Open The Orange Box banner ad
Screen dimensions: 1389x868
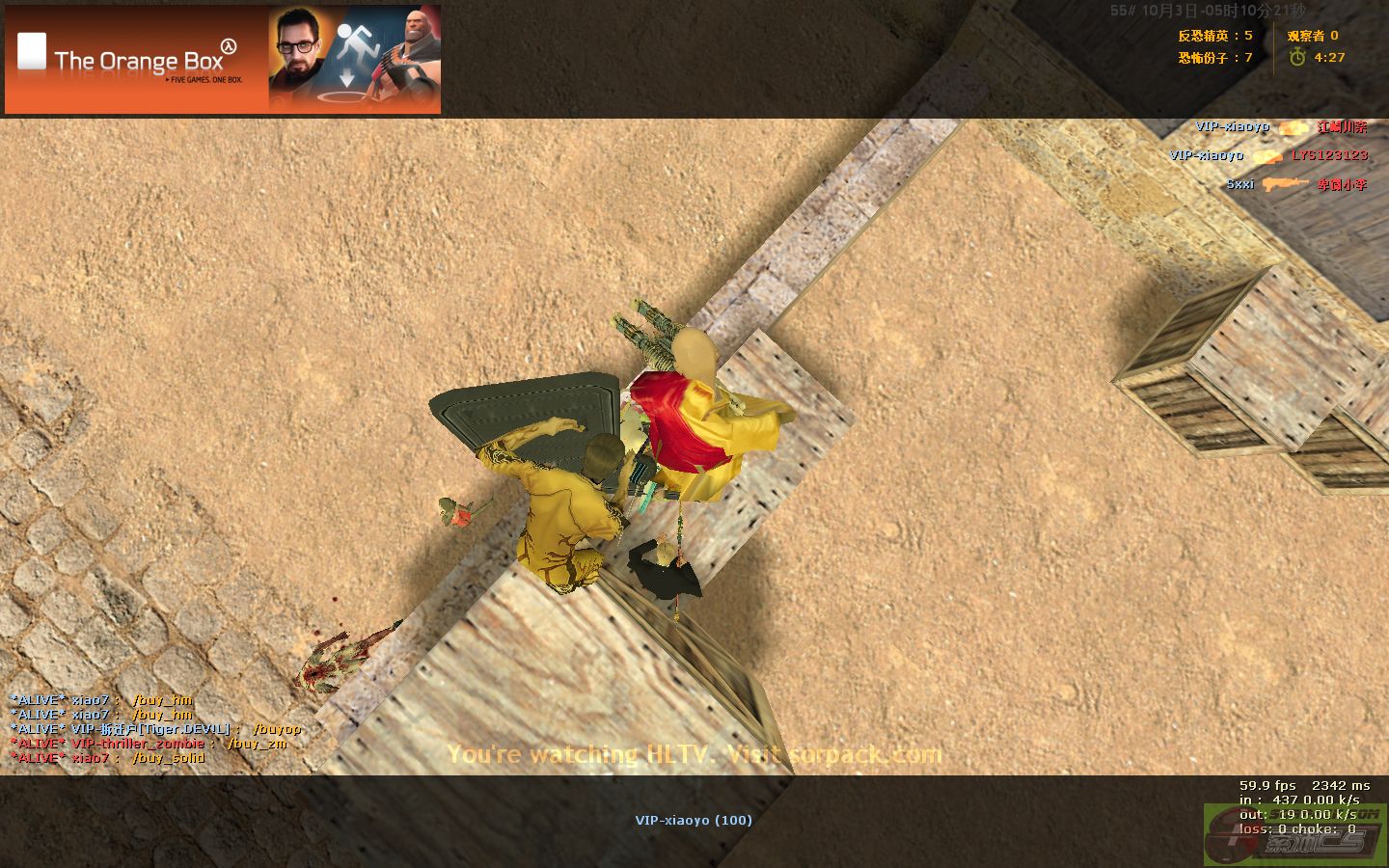tap(223, 60)
